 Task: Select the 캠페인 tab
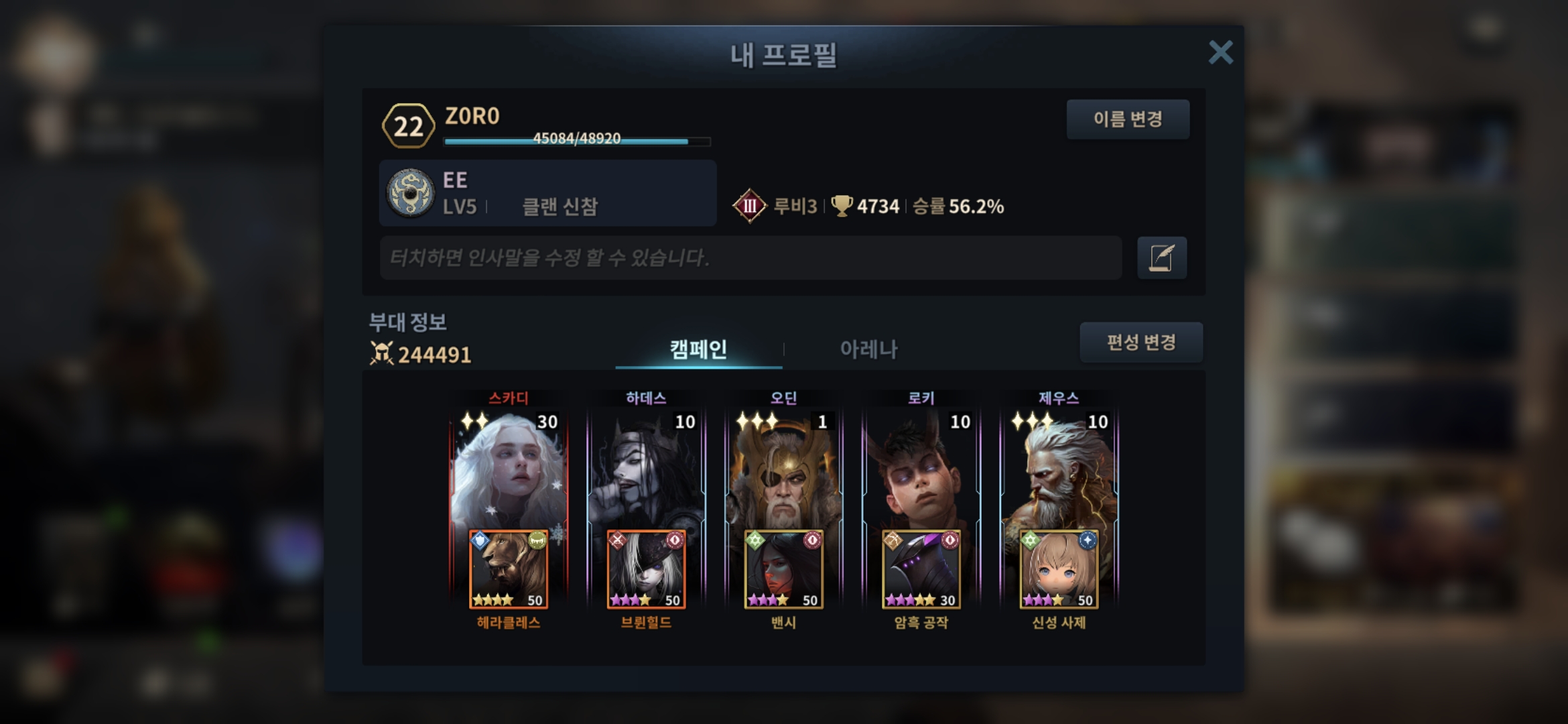click(x=698, y=349)
